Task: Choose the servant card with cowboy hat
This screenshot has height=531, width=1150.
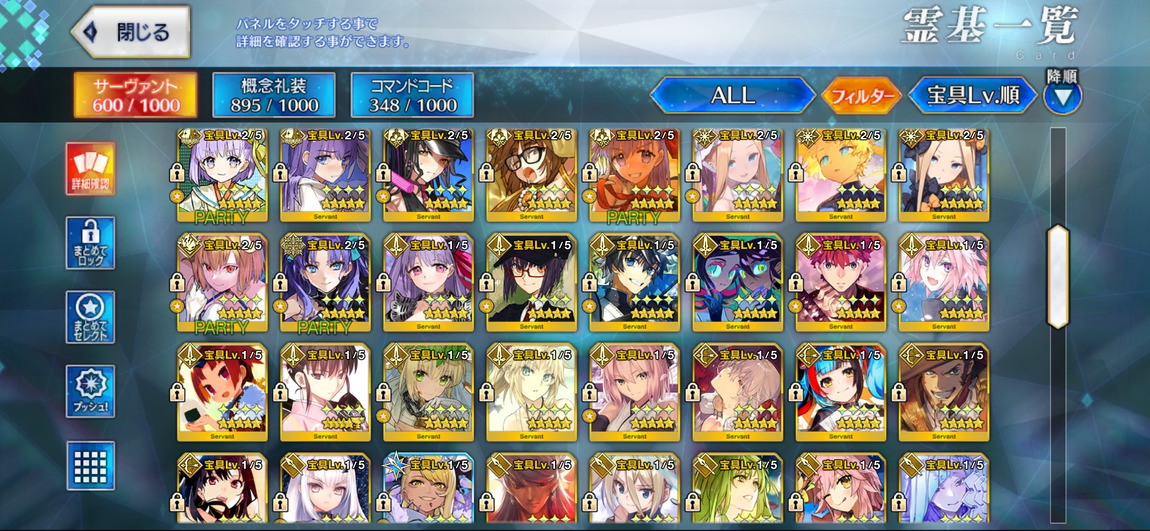Action: click(x=943, y=392)
